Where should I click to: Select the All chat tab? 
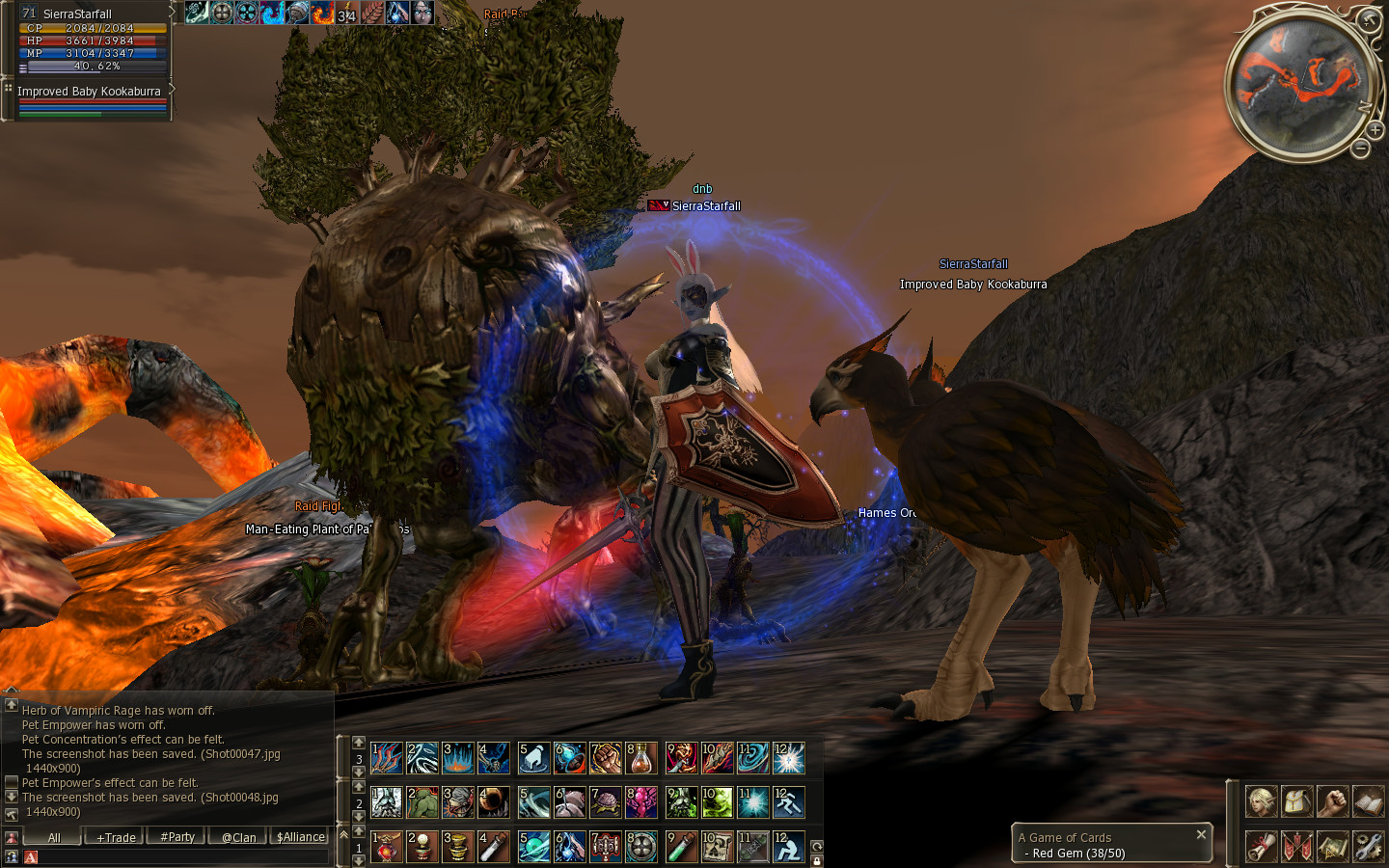tap(54, 837)
